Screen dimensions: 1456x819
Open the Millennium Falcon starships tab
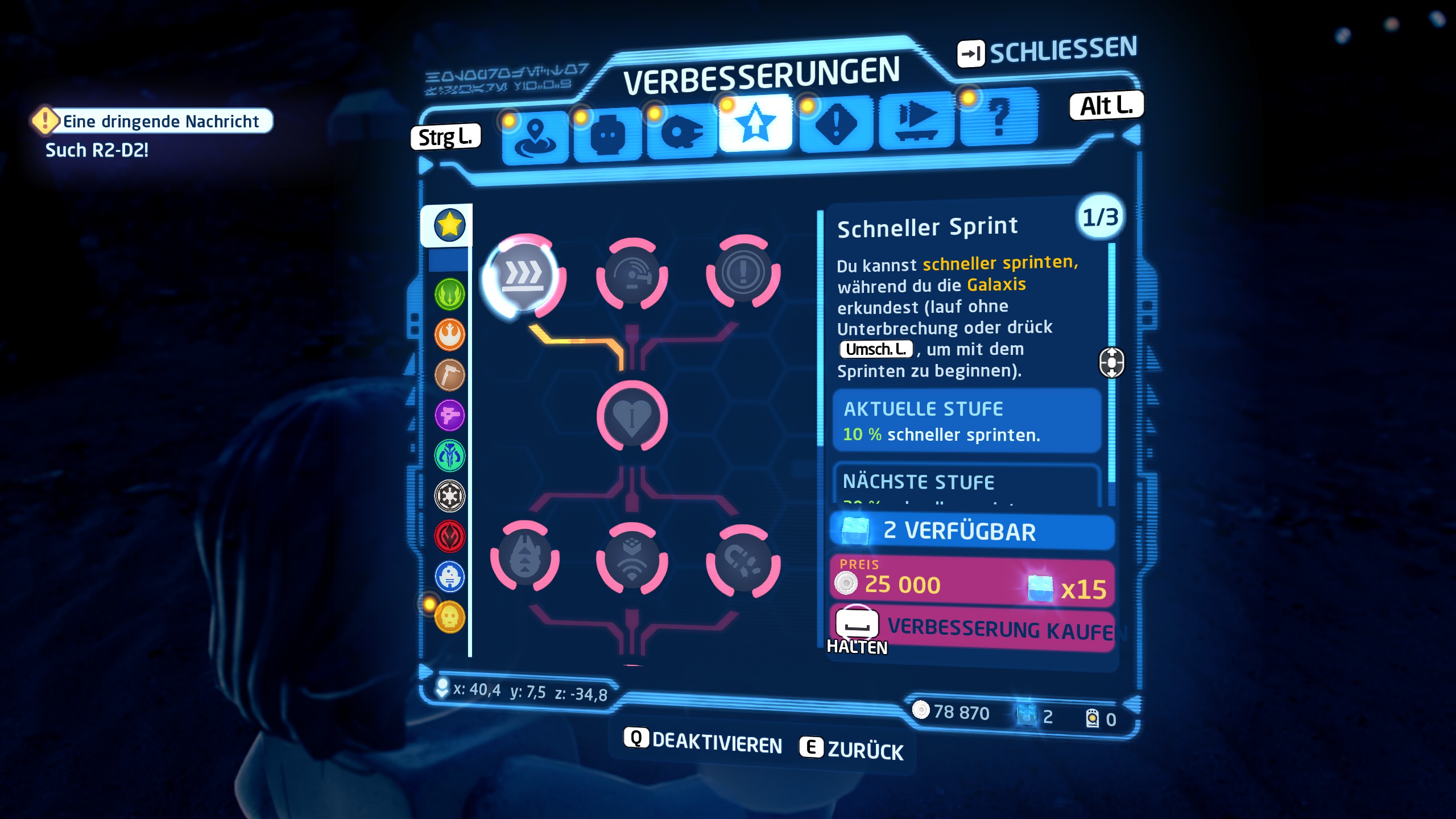point(681,132)
